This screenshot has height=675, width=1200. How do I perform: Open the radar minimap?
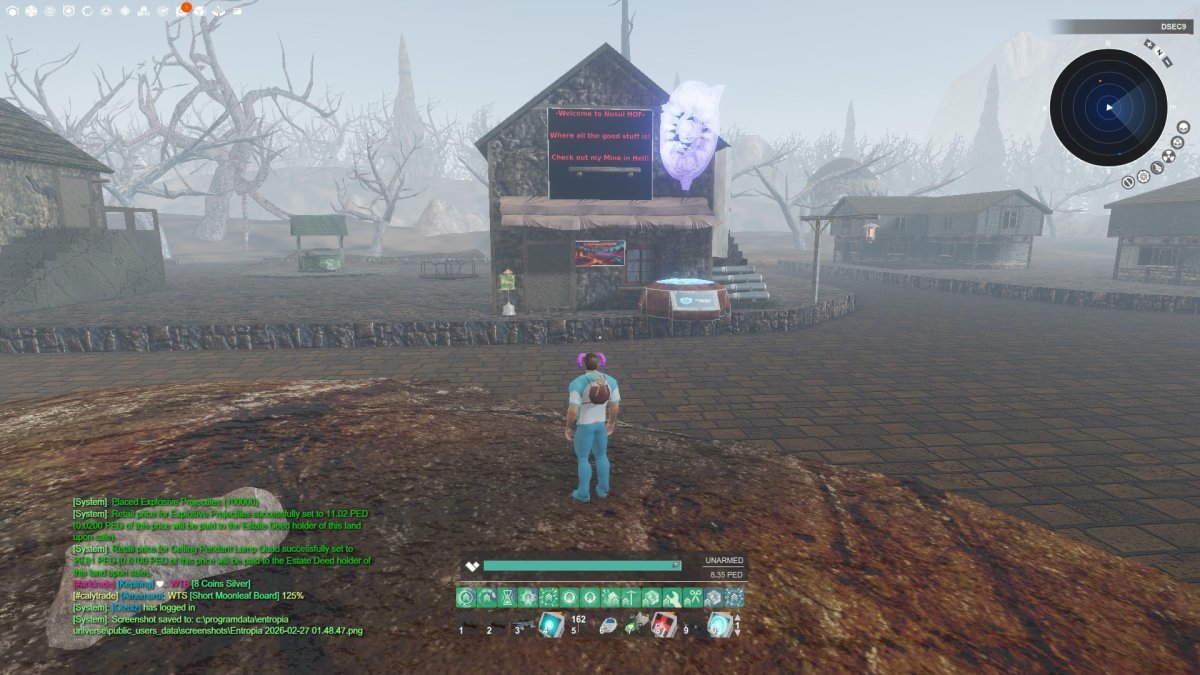point(1108,107)
